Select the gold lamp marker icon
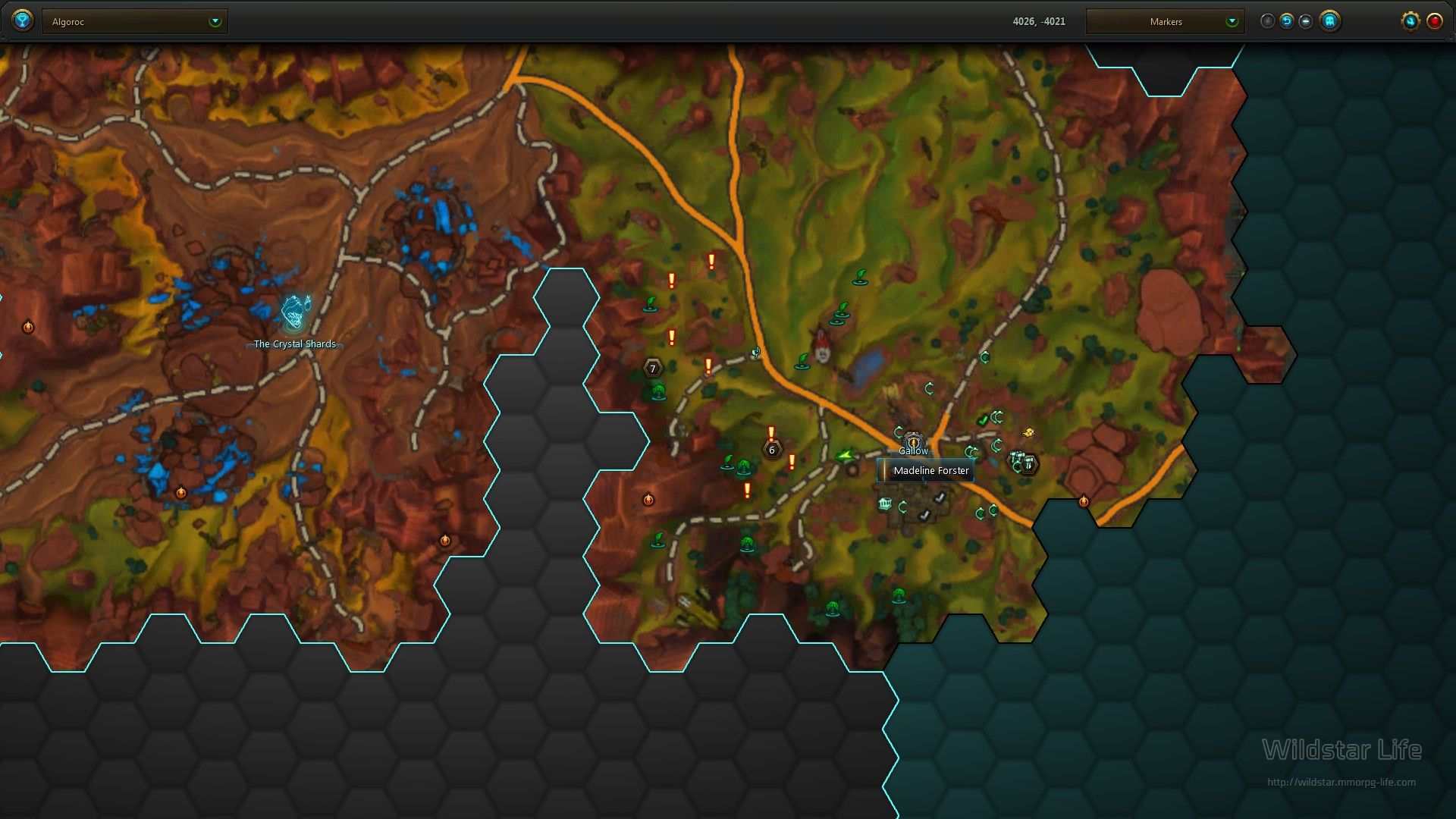Screen dimensions: 1456x819 coord(1028,433)
